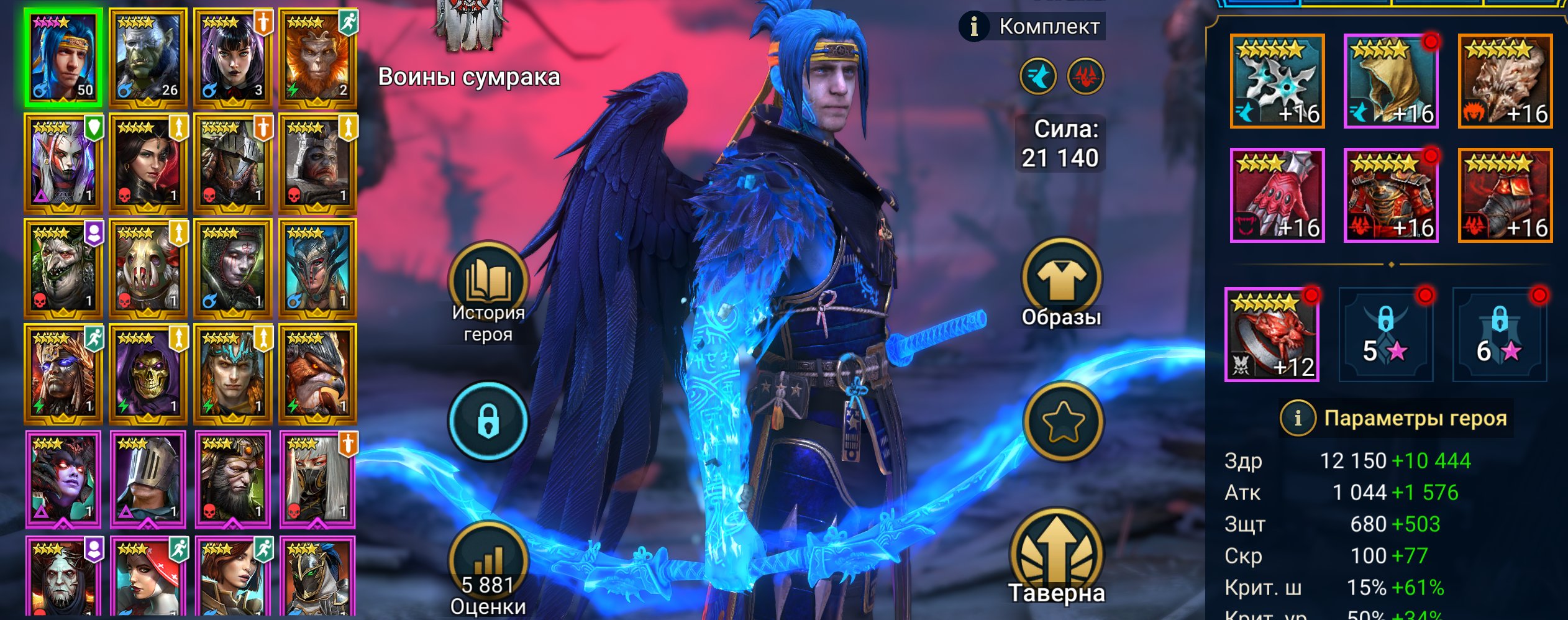Pick the purple-hooded skull hero portrait
The width and height of the screenshot is (1568, 620).
(148, 374)
